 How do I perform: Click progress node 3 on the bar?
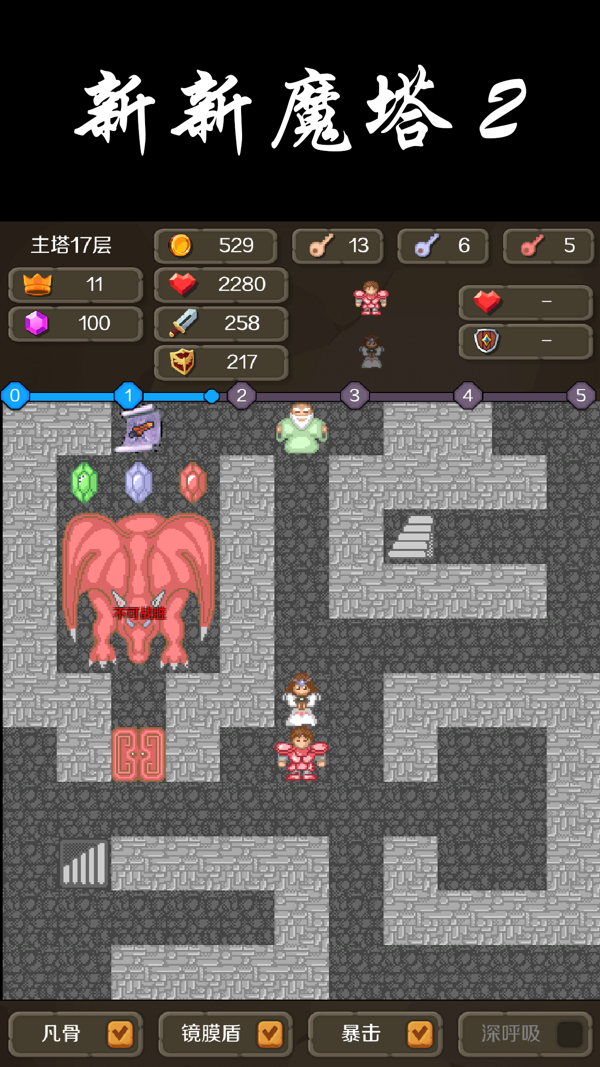click(354, 396)
